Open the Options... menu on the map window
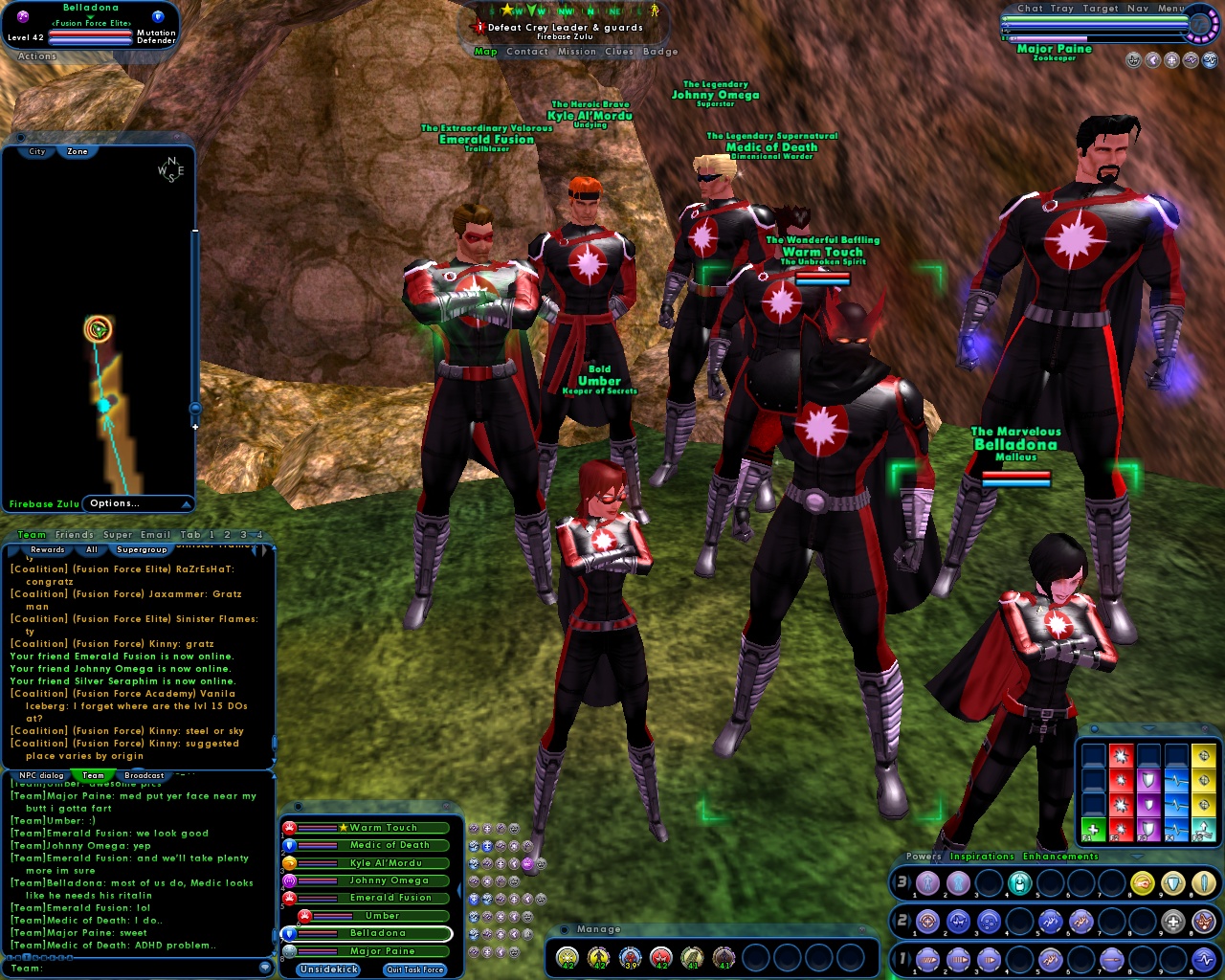The image size is (1225, 980). [x=116, y=503]
